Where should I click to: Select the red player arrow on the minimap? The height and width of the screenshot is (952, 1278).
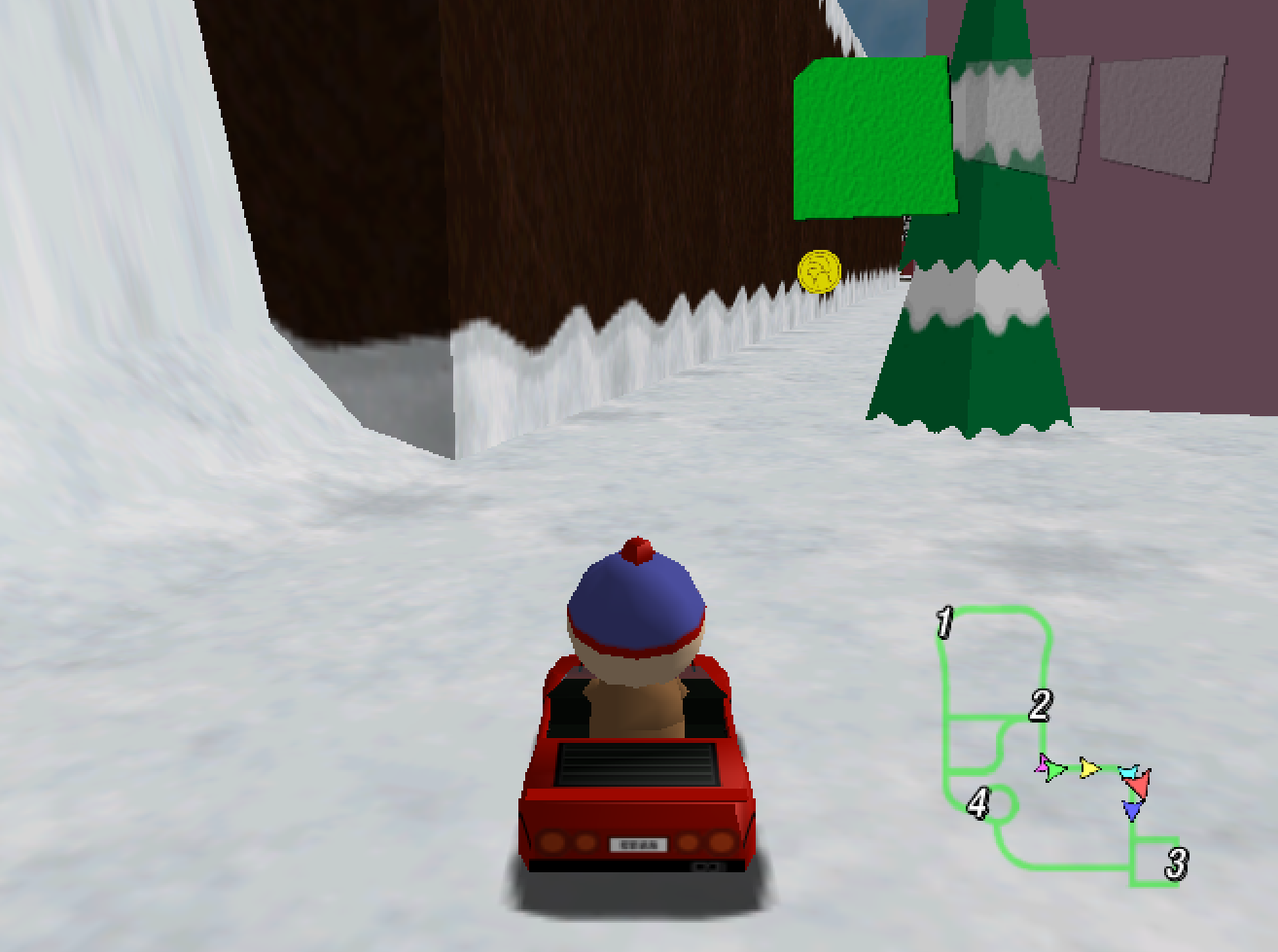(x=1138, y=785)
